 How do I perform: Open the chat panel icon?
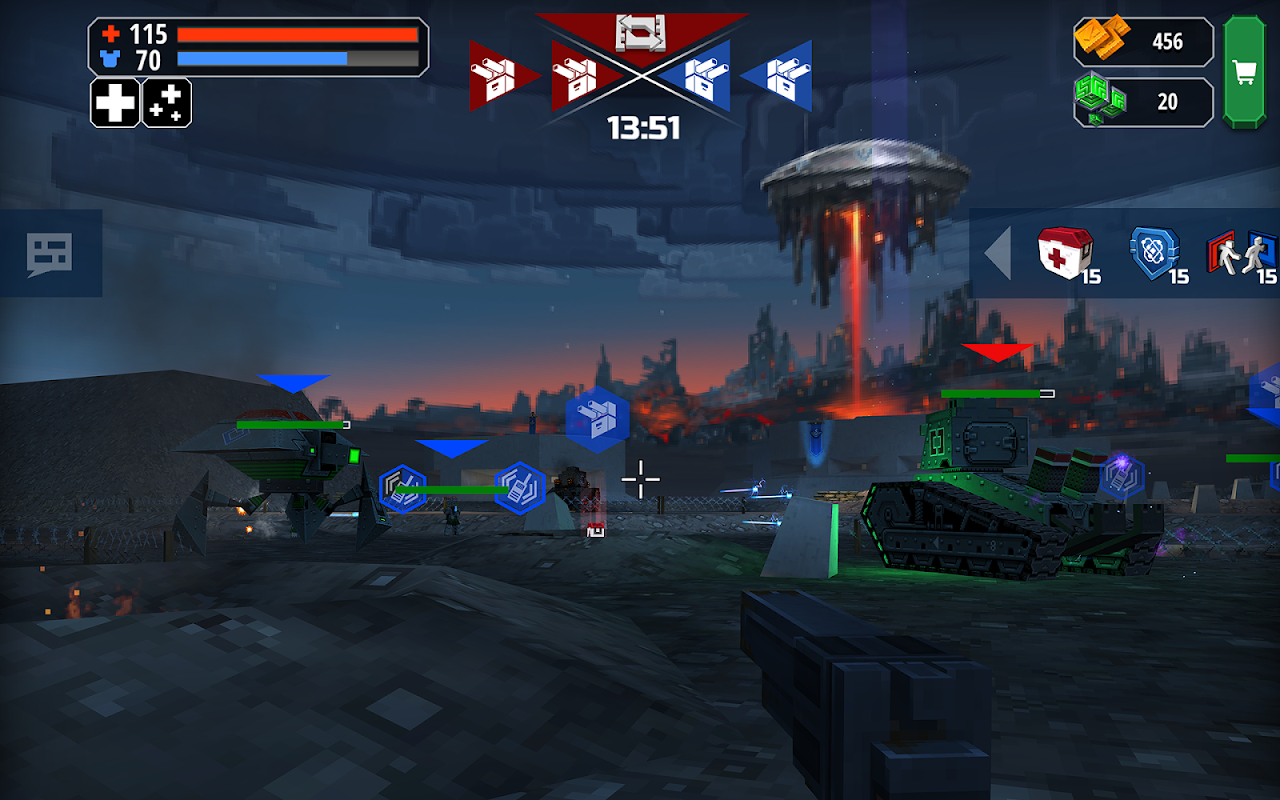(x=50, y=253)
